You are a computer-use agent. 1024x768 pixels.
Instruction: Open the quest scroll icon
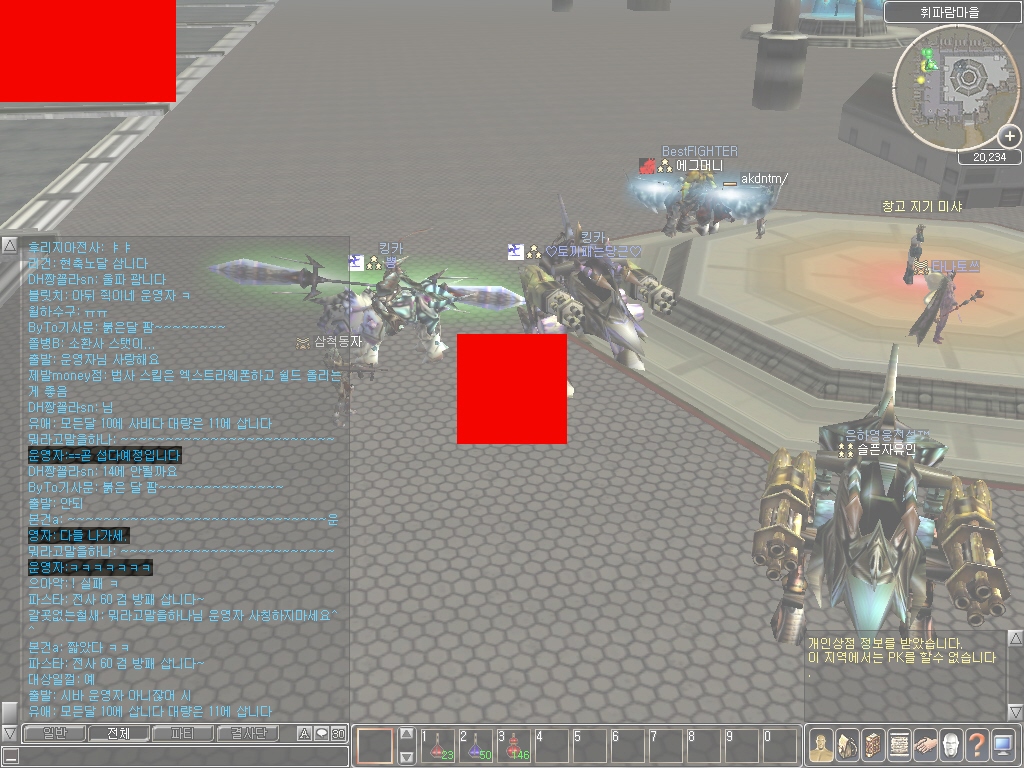click(x=899, y=745)
